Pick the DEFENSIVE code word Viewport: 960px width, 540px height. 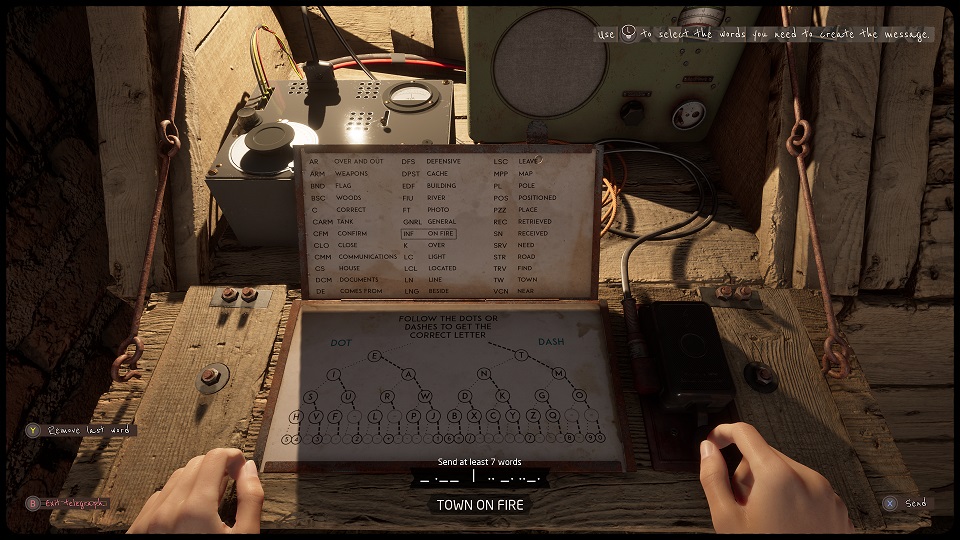pyautogui.click(x=443, y=161)
